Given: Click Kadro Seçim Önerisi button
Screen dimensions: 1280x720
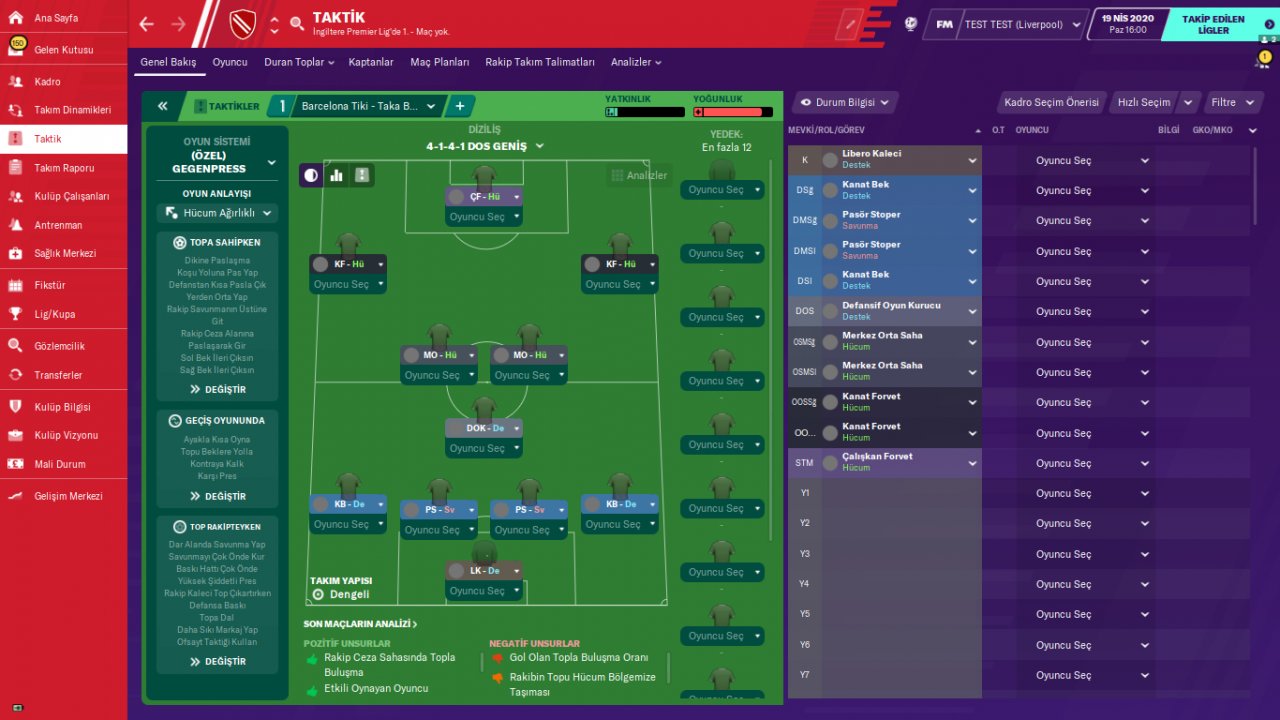Looking at the screenshot, I should (x=1051, y=102).
